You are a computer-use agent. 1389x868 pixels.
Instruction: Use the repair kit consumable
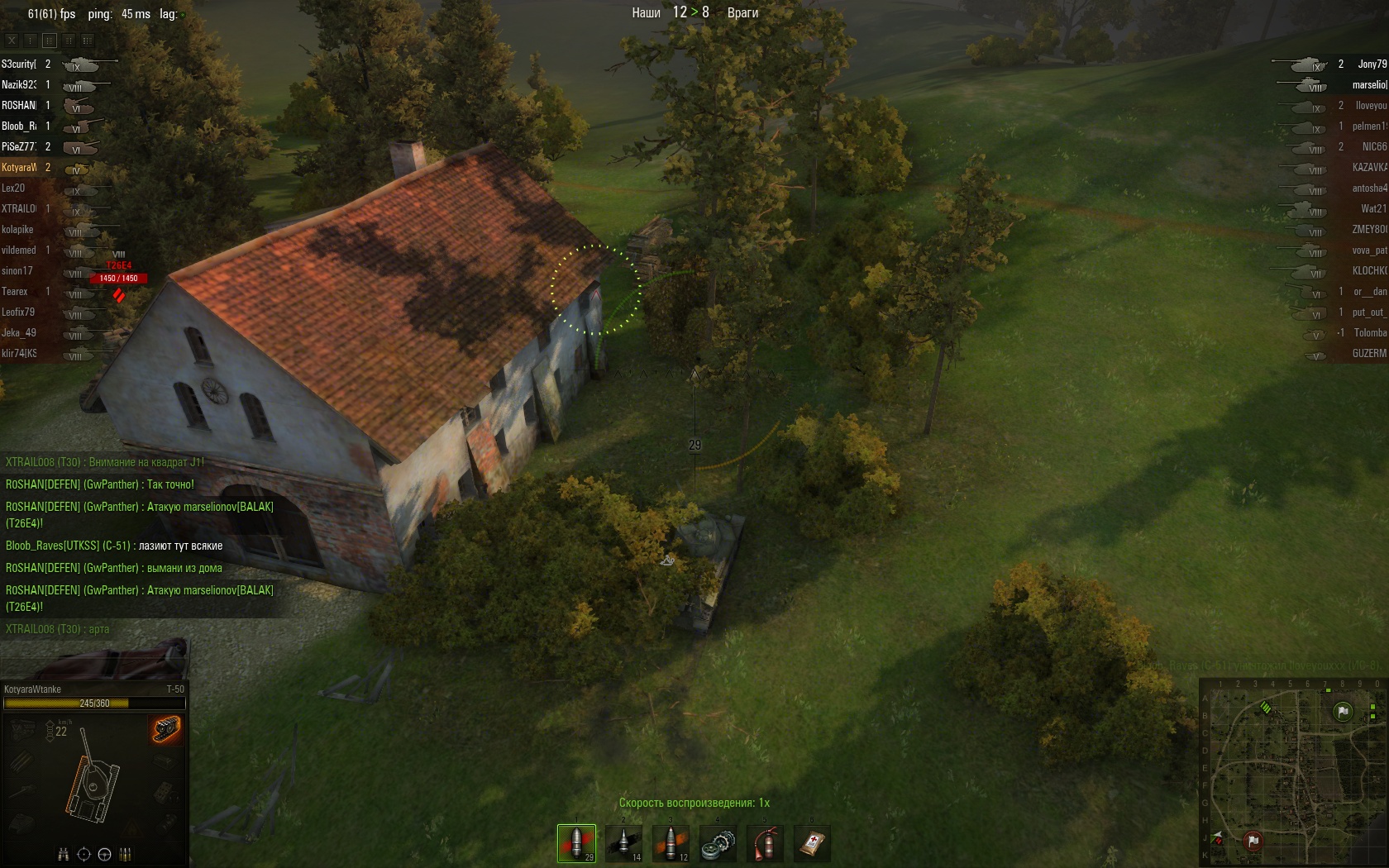[718, 842]
